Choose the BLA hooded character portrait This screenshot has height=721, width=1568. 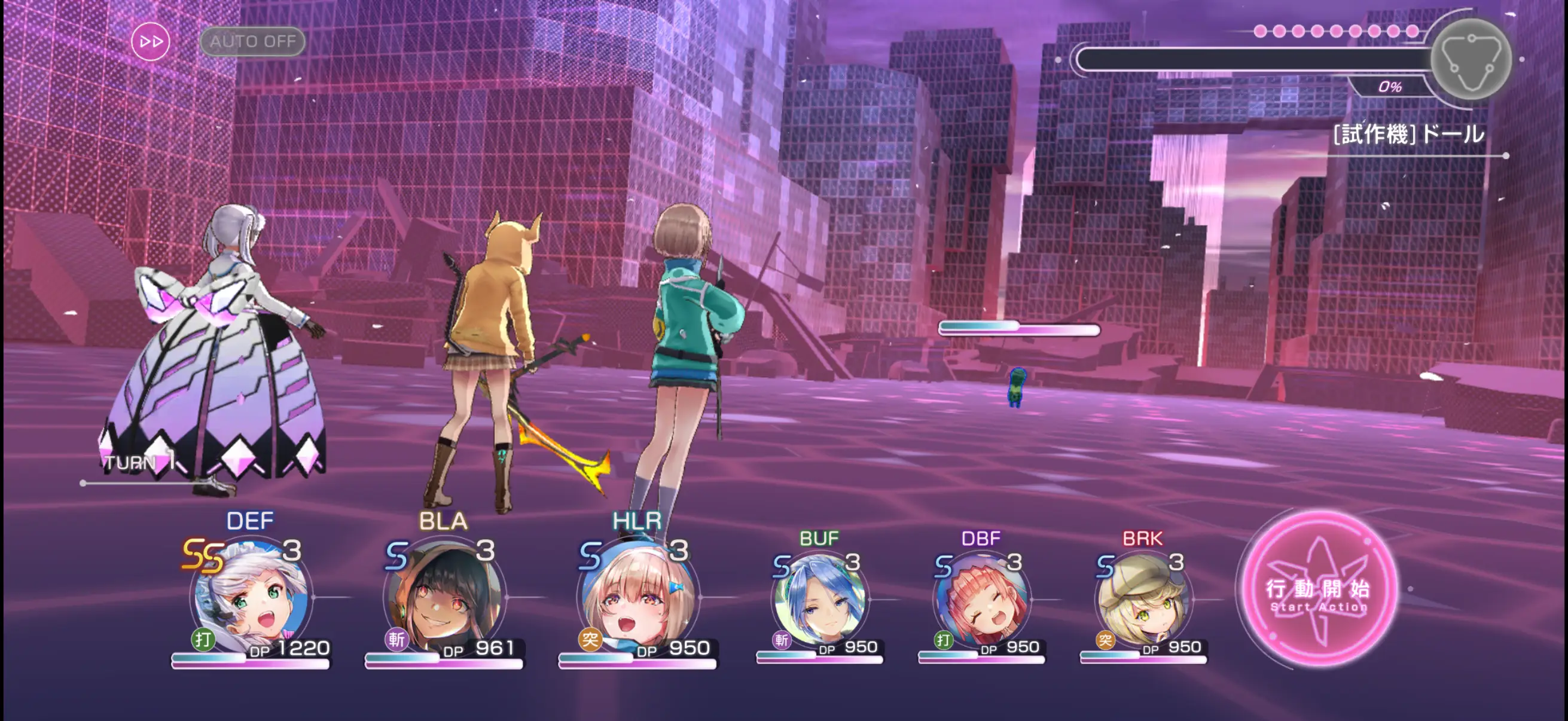tap(444, 597)
